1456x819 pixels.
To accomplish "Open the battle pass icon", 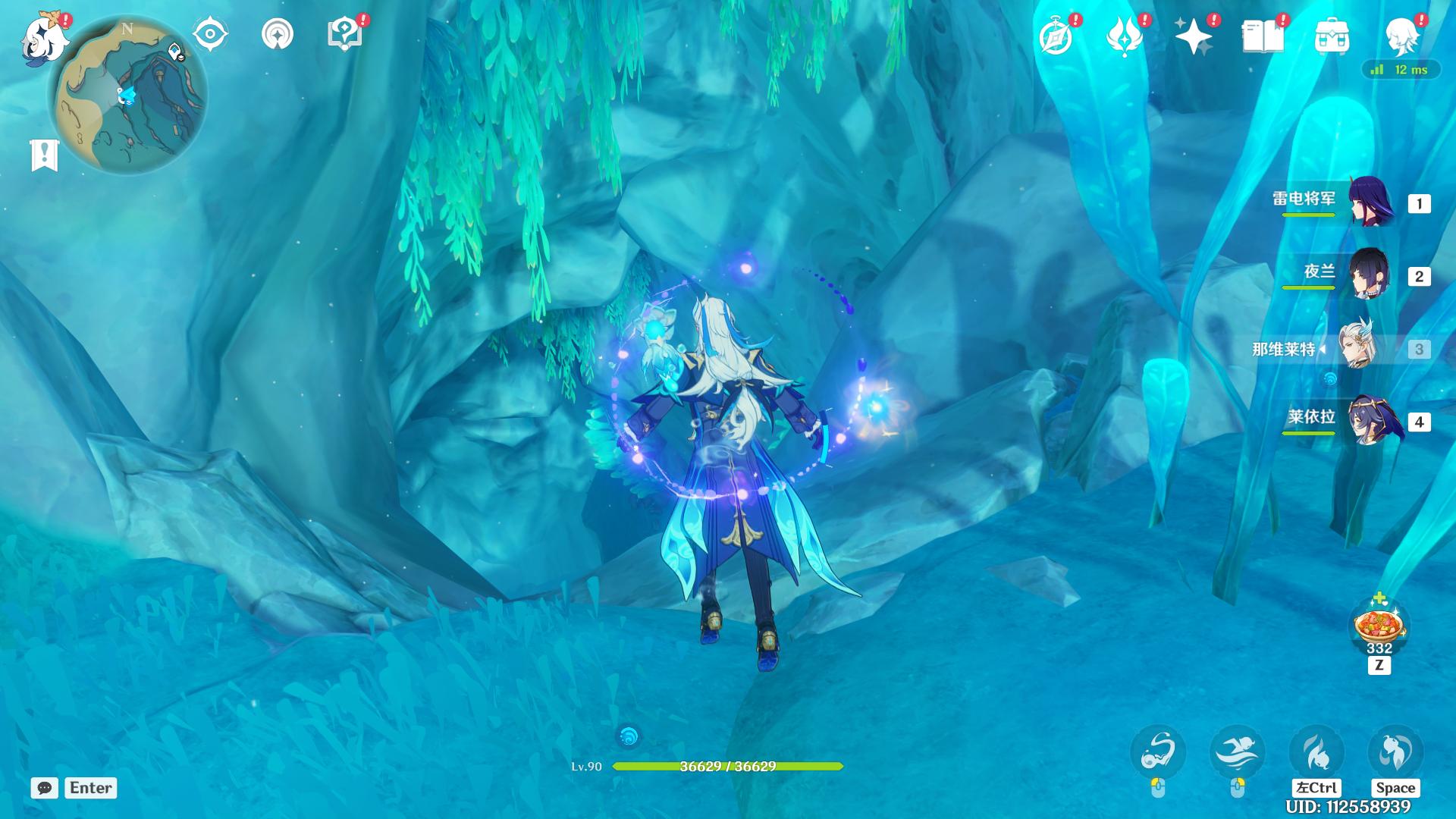I will tap(1124, 36).
